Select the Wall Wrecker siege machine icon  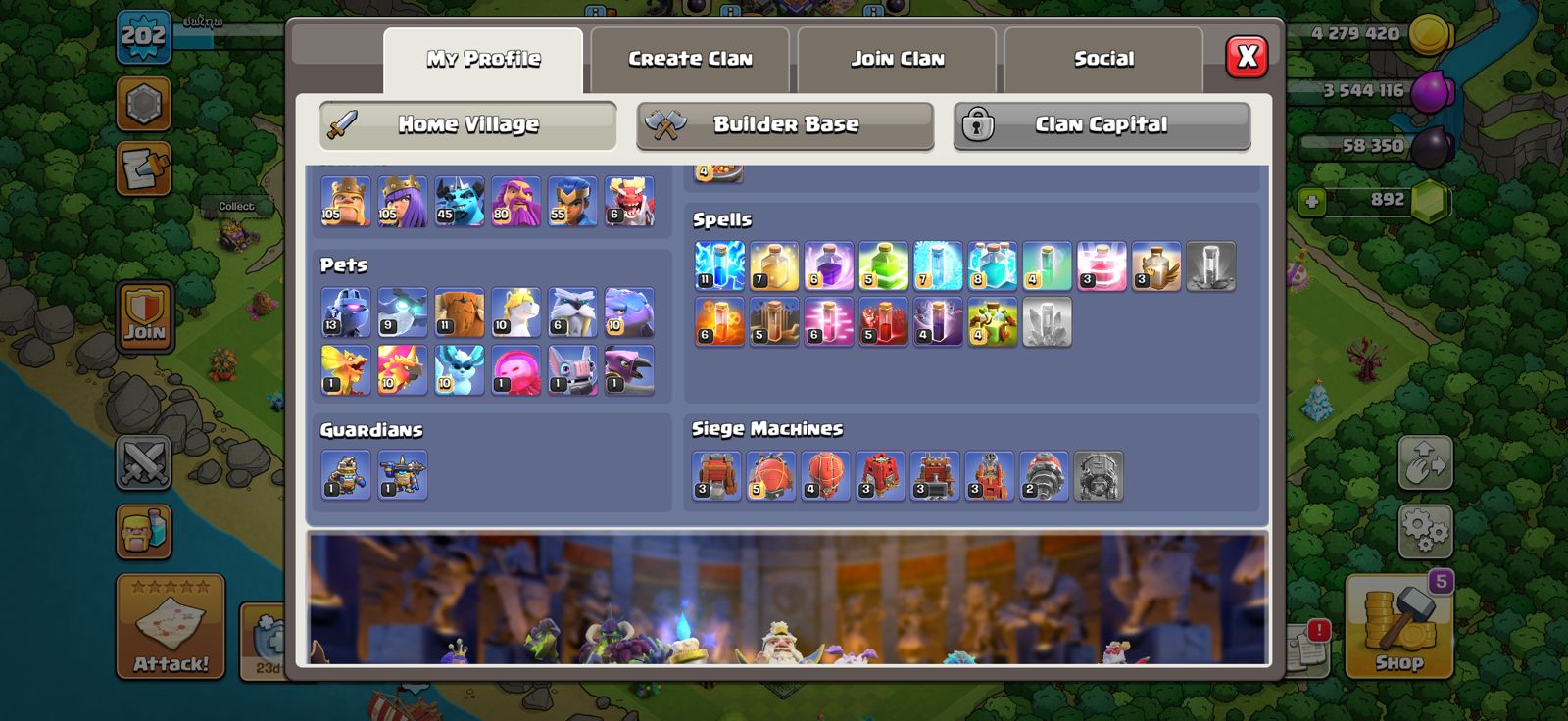[x=715, y=473]
